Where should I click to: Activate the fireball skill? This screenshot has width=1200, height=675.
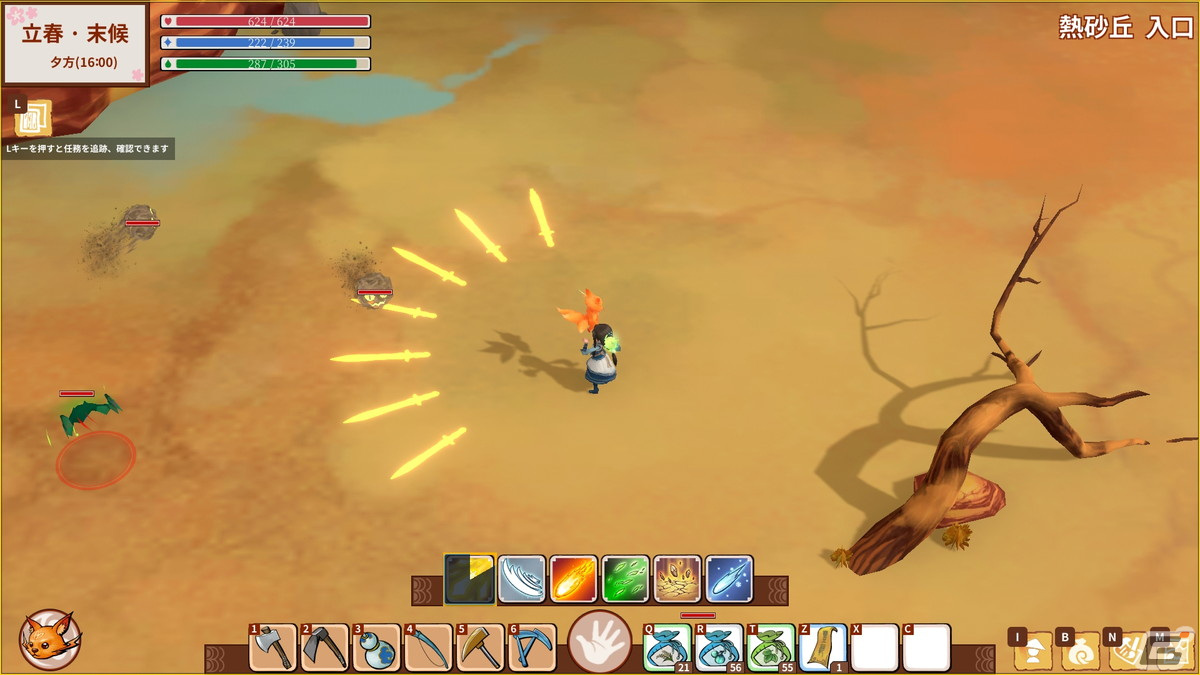click(x=574, y=580)
